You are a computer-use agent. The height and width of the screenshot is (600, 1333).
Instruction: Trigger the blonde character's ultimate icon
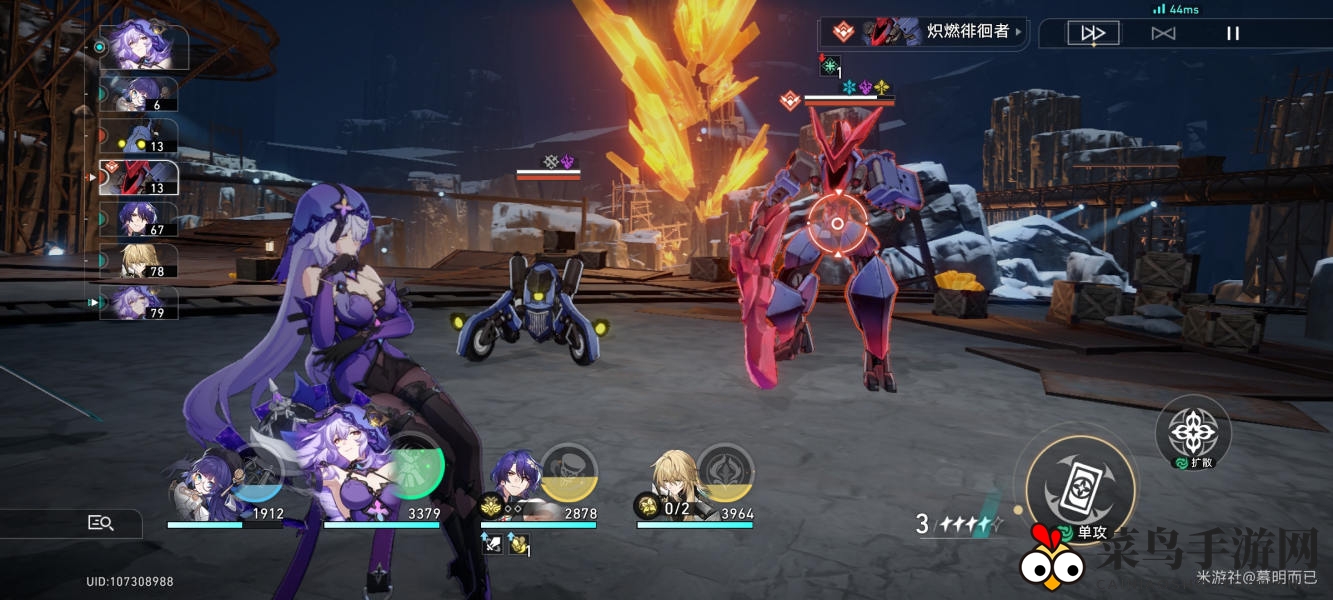click(x=725, y=472)
